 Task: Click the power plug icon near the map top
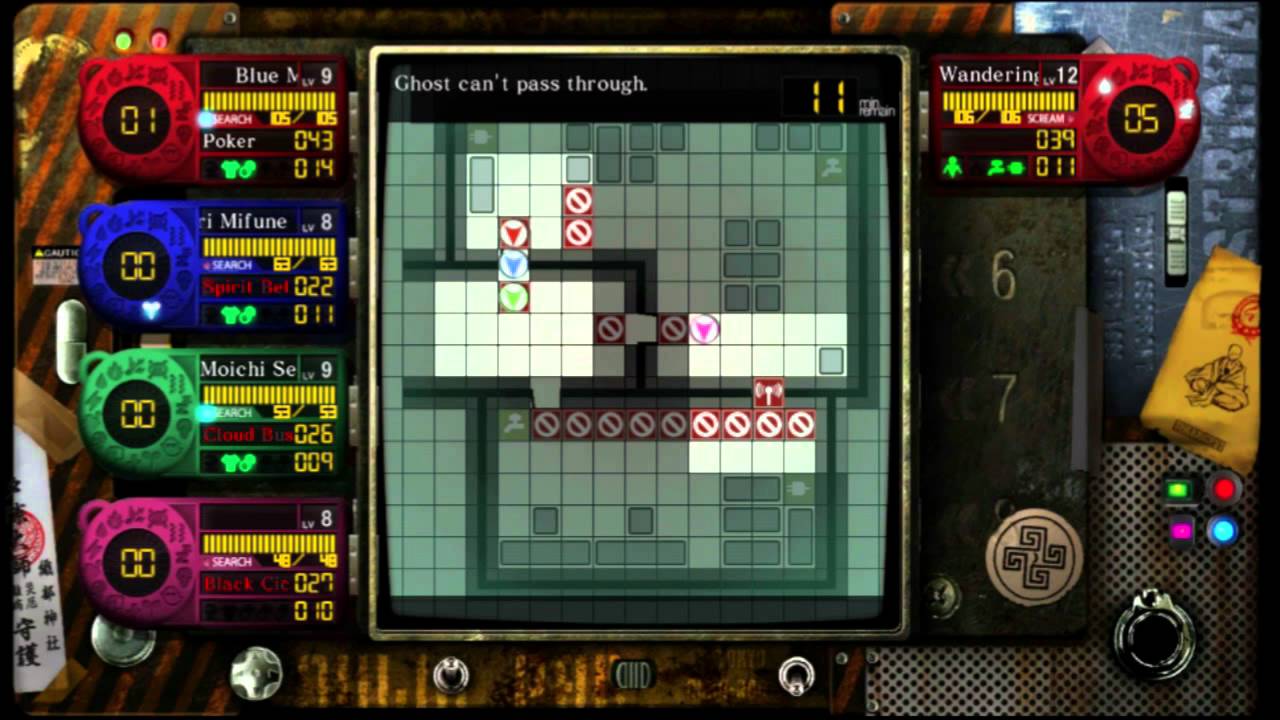[x=480, y=135]
